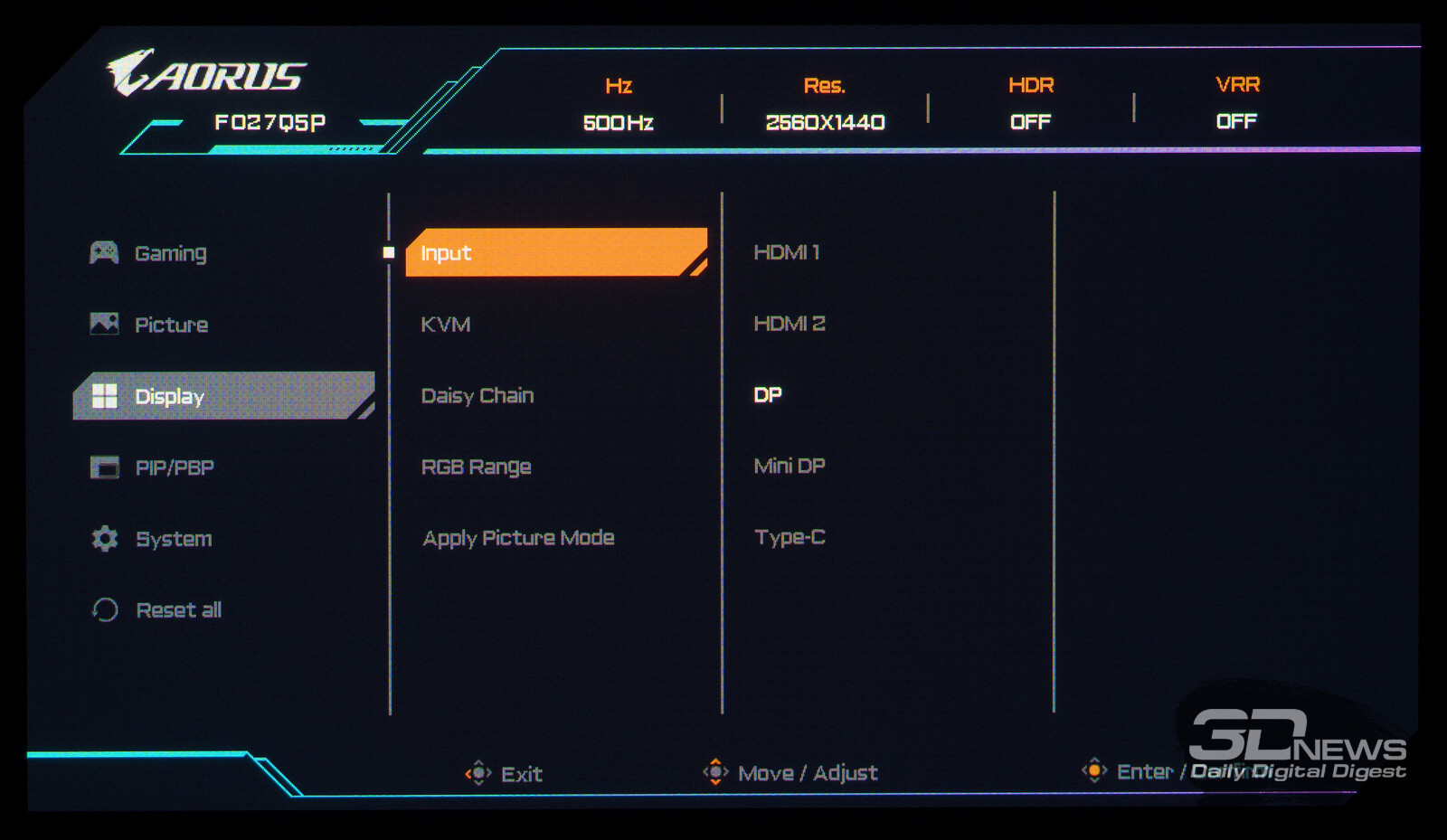Select the Display category

(169, 396)
